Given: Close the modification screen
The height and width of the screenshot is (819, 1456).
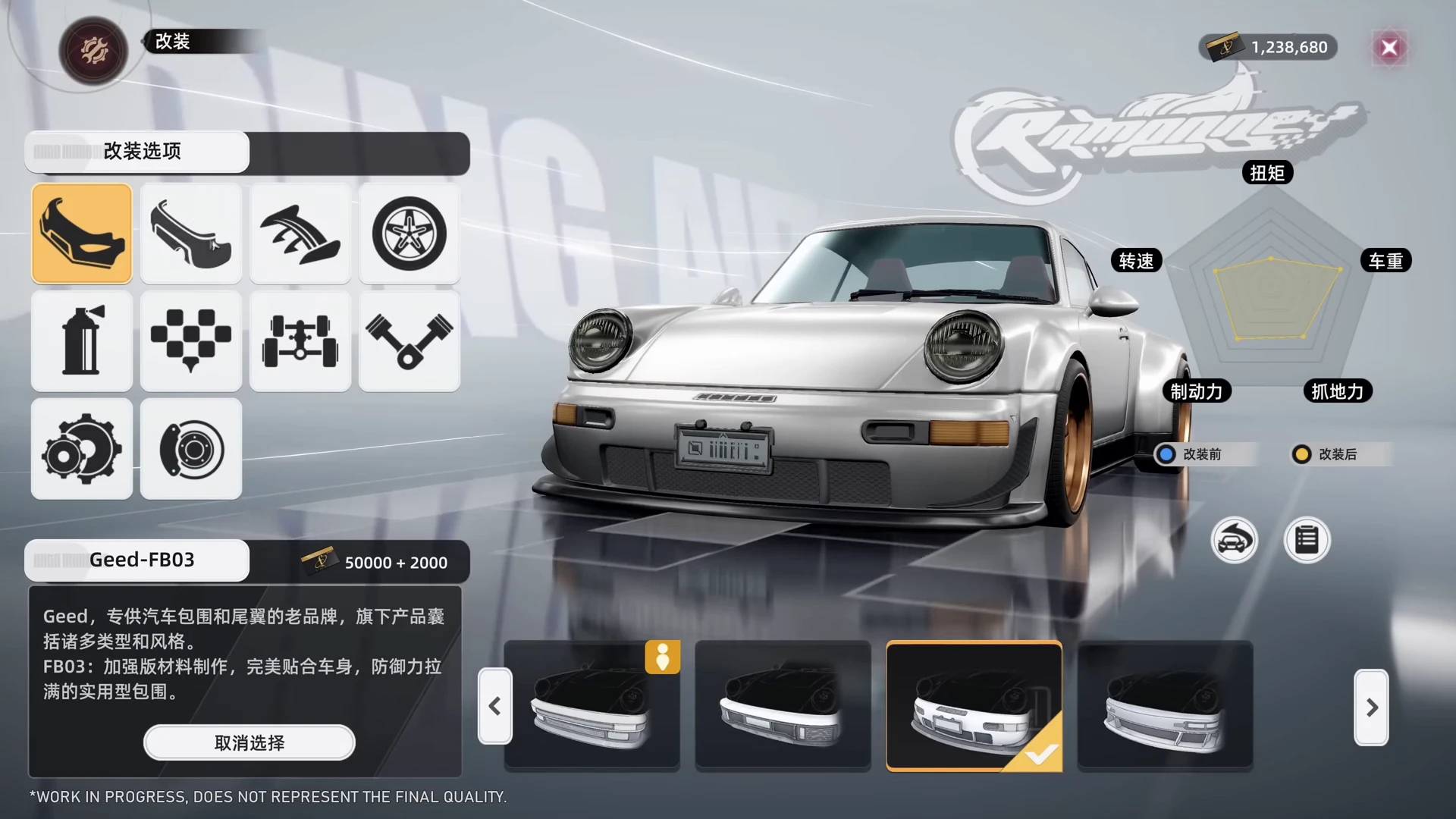Looking at the screenshot, I should pyautogui.click(x=1389, y=48).
